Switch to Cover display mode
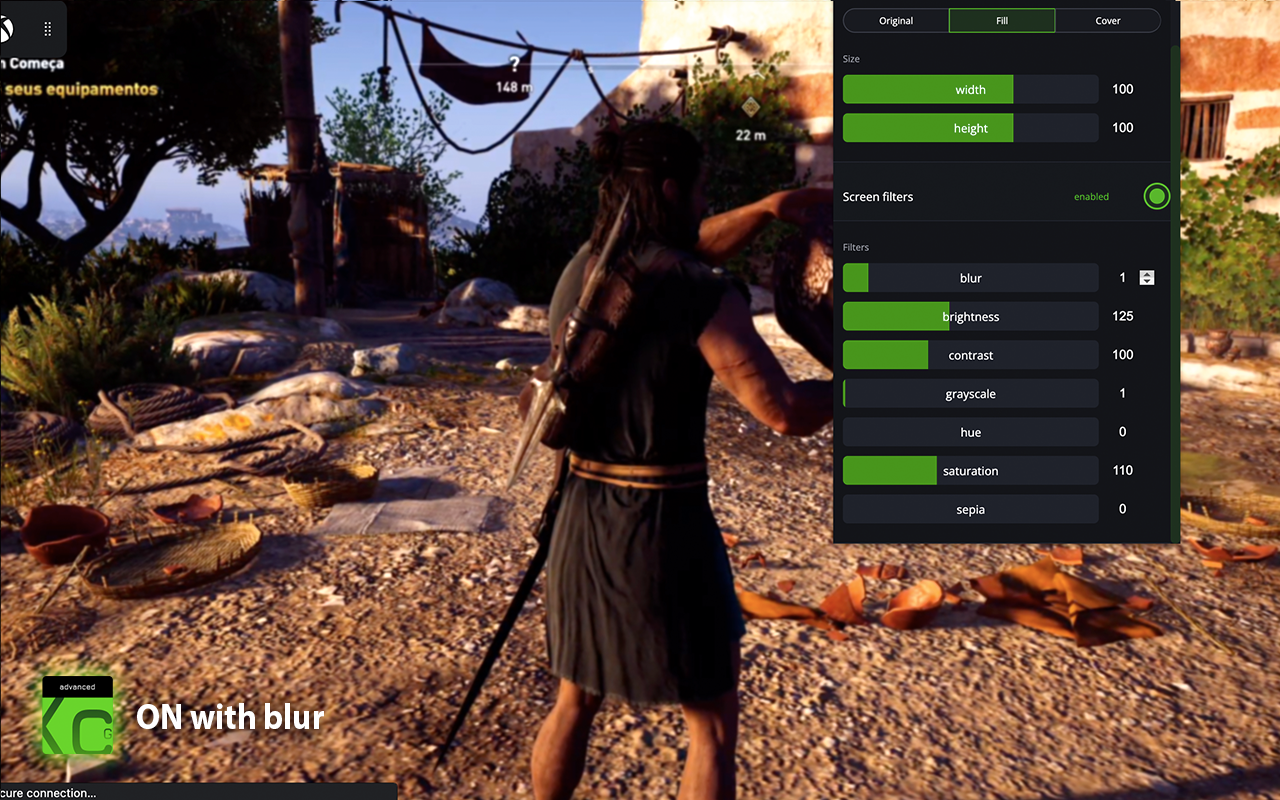The image size is (1280, 800). pos(1108,20)
